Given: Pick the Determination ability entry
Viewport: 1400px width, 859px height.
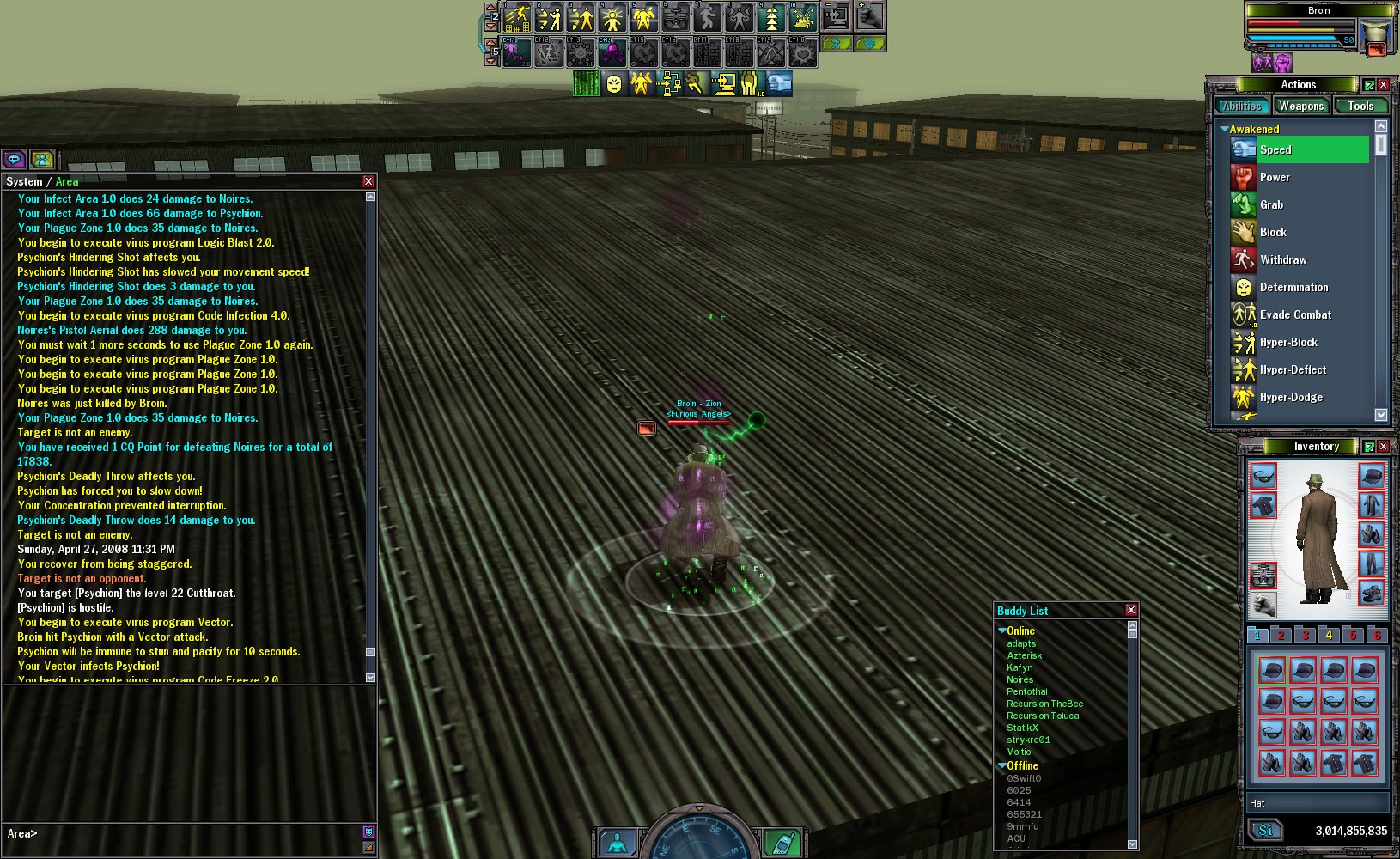Looking at the screenshot, I should (x=1293, y=287).
